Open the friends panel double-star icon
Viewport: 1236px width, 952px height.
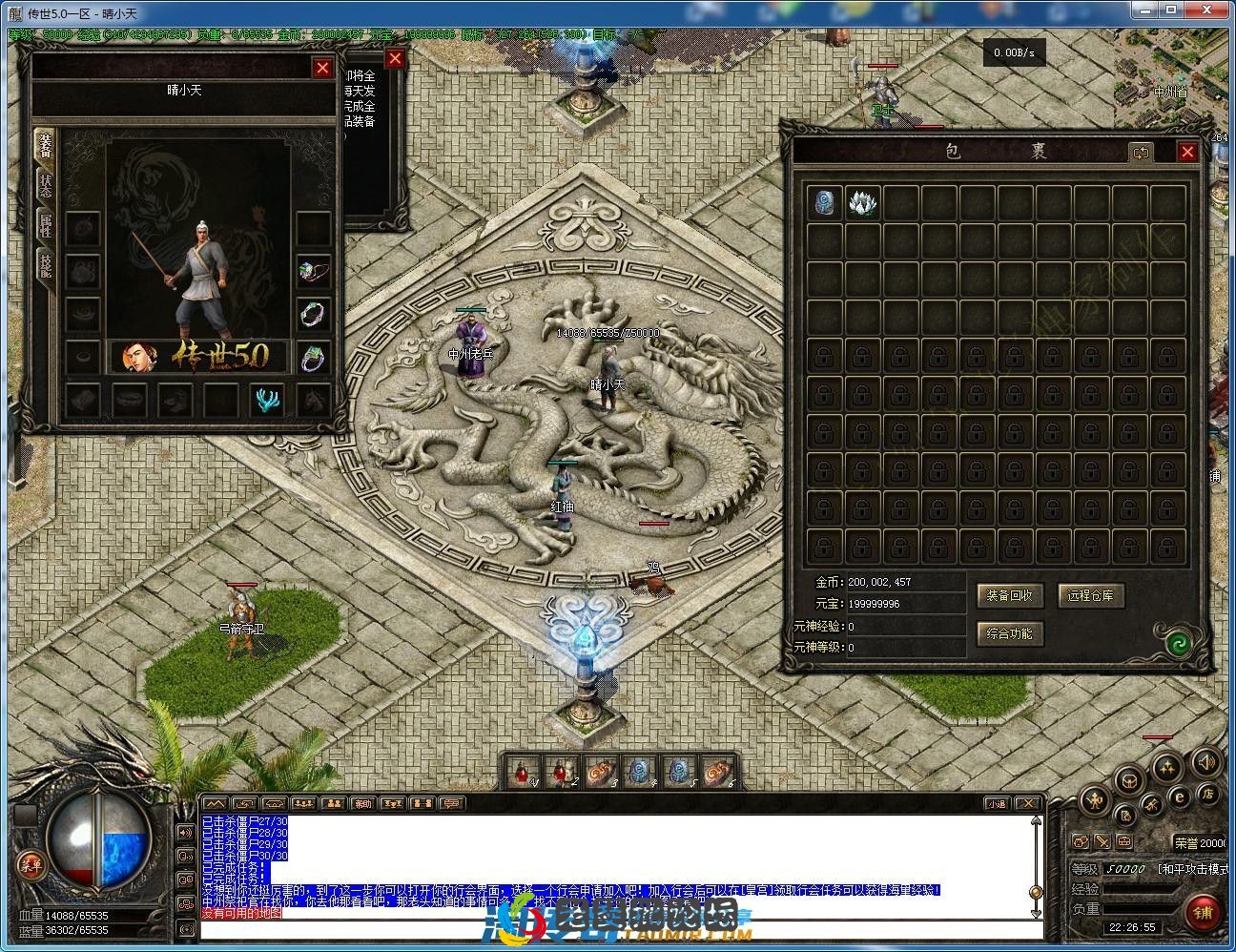pyautogui.click(x=1164, y=769)
